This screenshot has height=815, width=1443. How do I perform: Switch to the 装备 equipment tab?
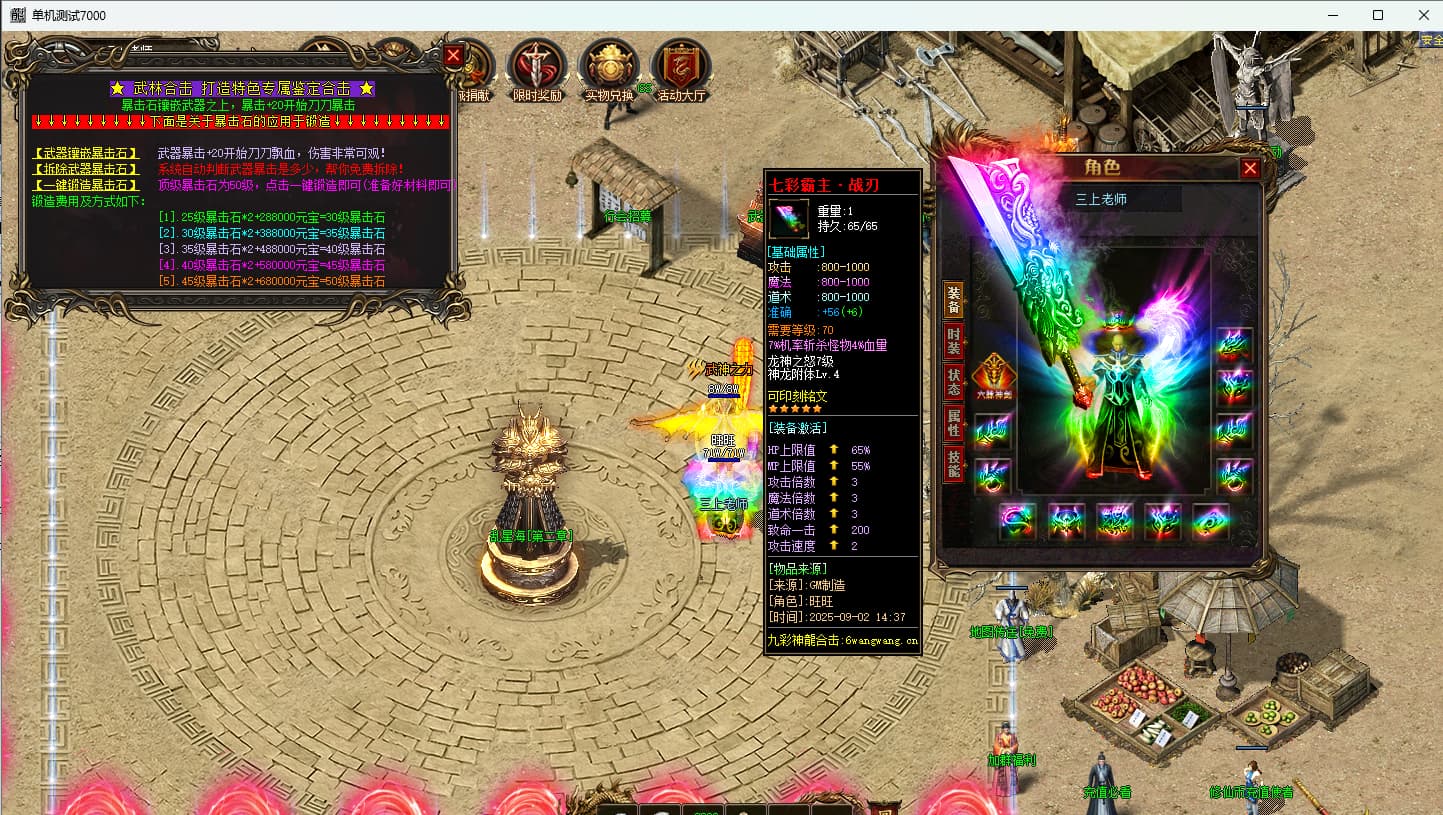[954, 297]
